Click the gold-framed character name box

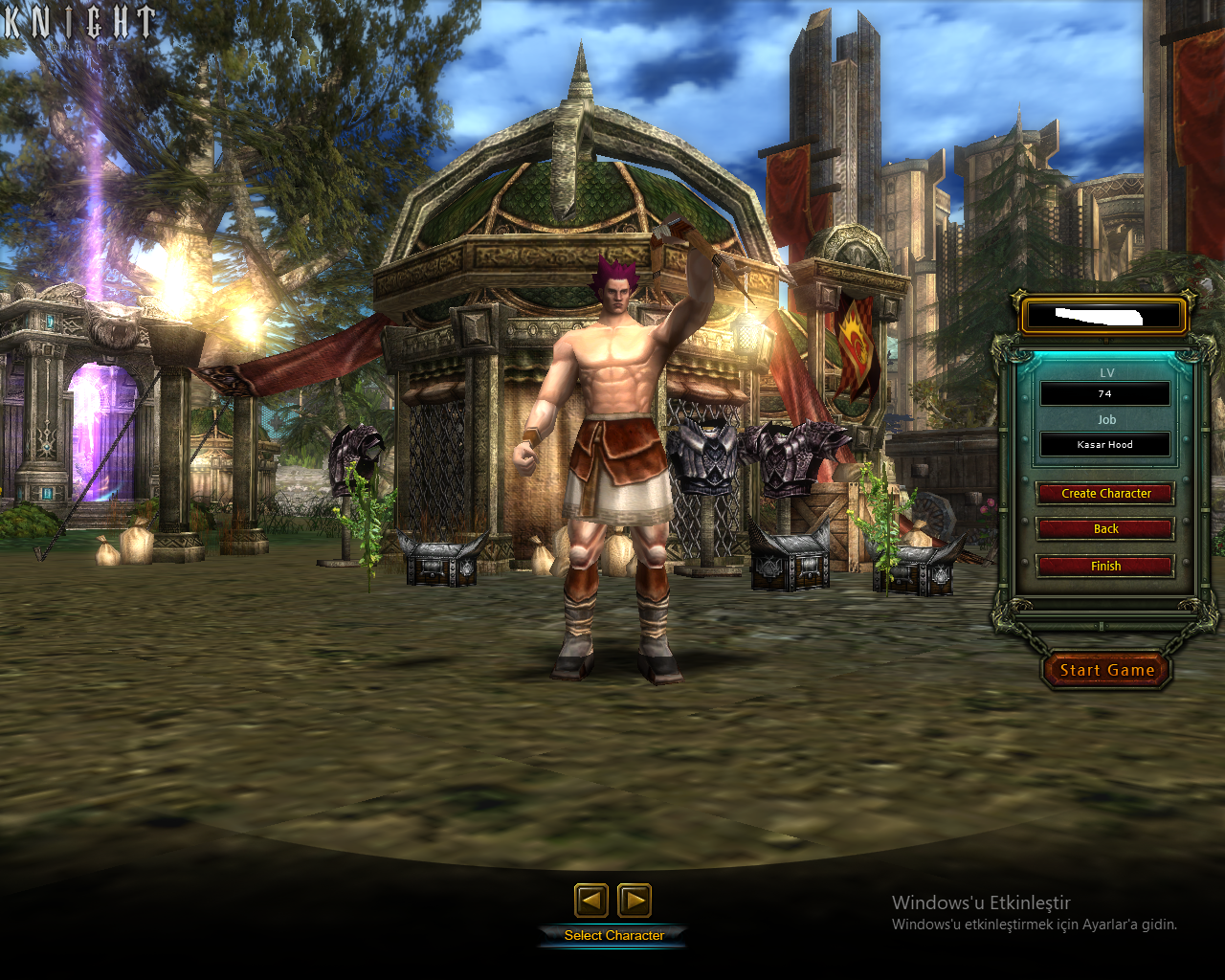click(1104, 313)
